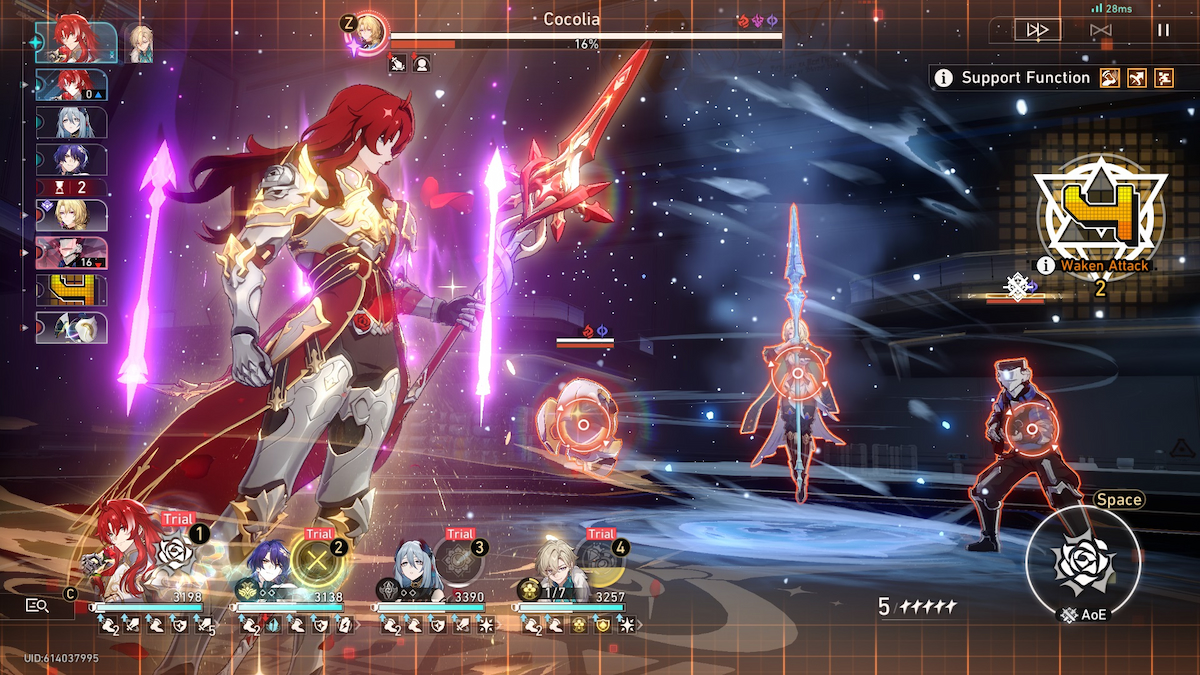Screen dimensions: 1200x675
Task: Toggle the double-arrow battle speed-up button
Action: tap(1037, 30)
